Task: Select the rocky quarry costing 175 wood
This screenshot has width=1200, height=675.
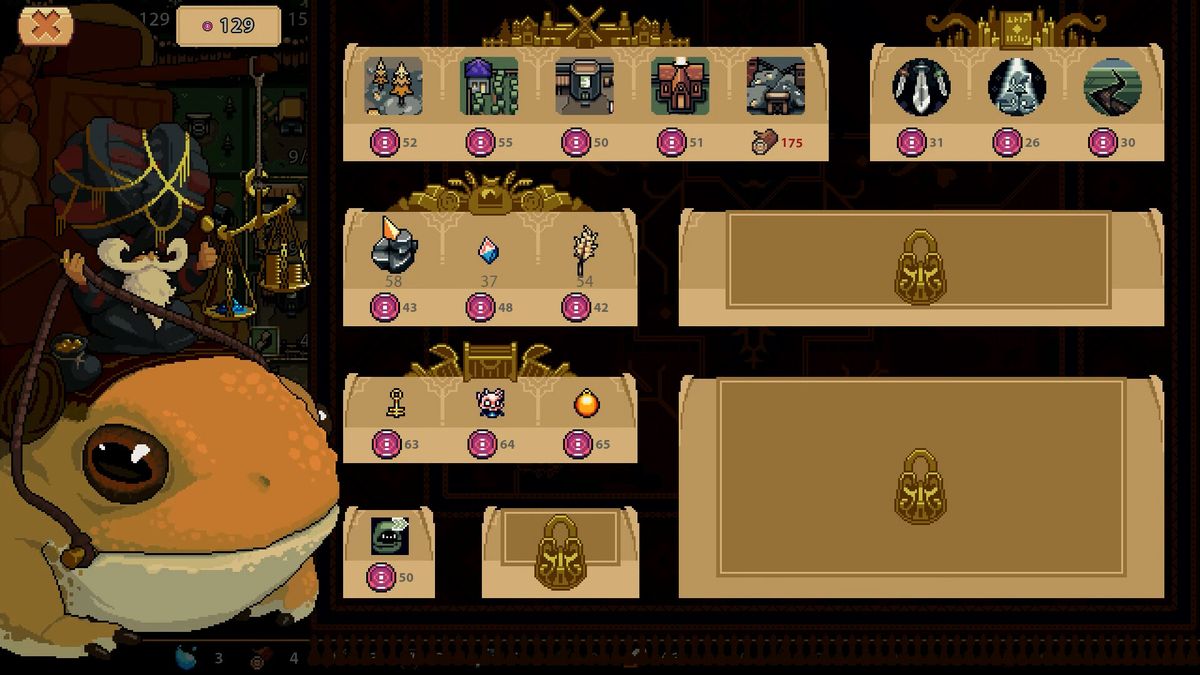Action: 776,86
